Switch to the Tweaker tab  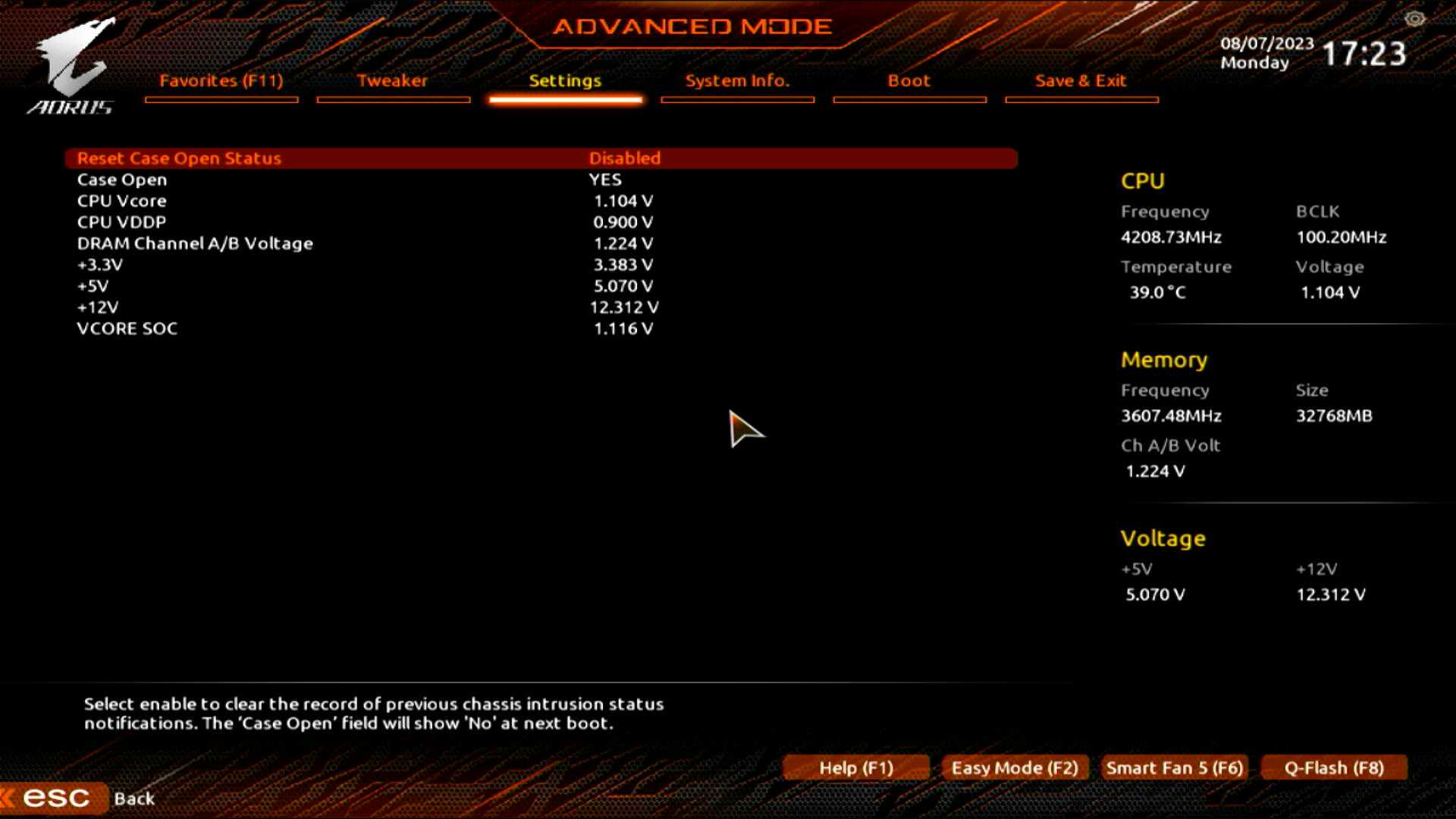pos(392,81)
